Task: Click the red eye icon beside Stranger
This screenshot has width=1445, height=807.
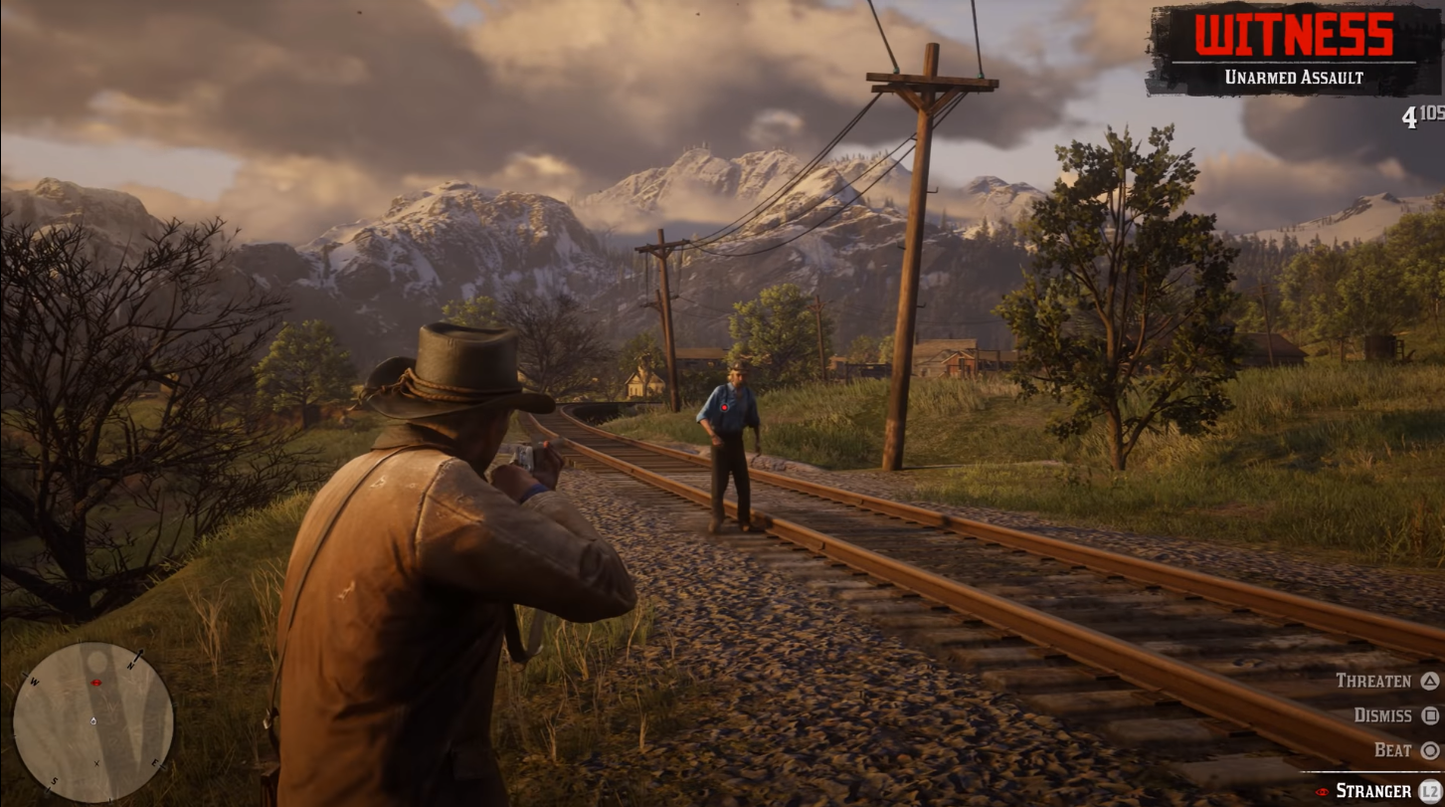Action: (x=1321, y=791)
